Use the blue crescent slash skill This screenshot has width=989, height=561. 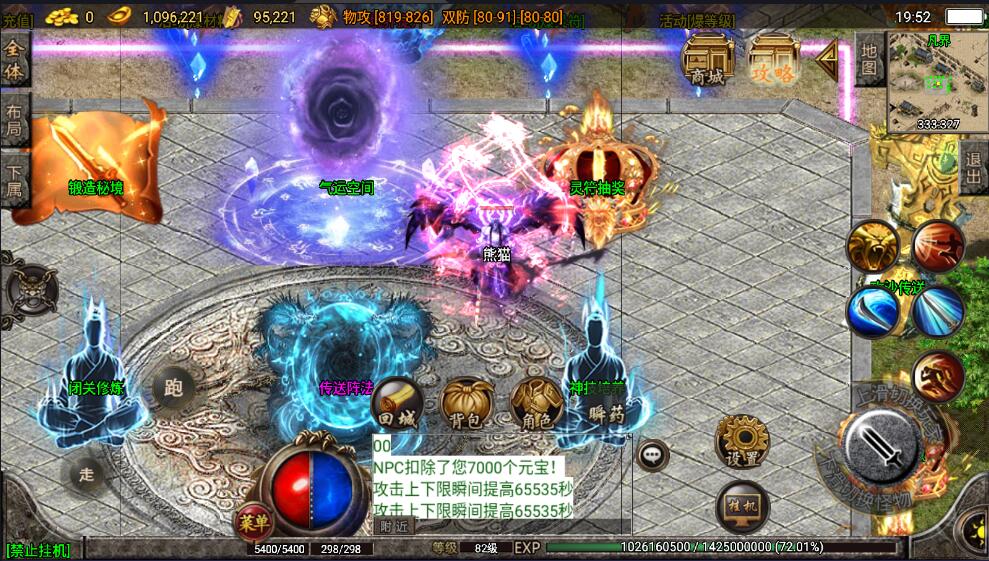[872, 311]
